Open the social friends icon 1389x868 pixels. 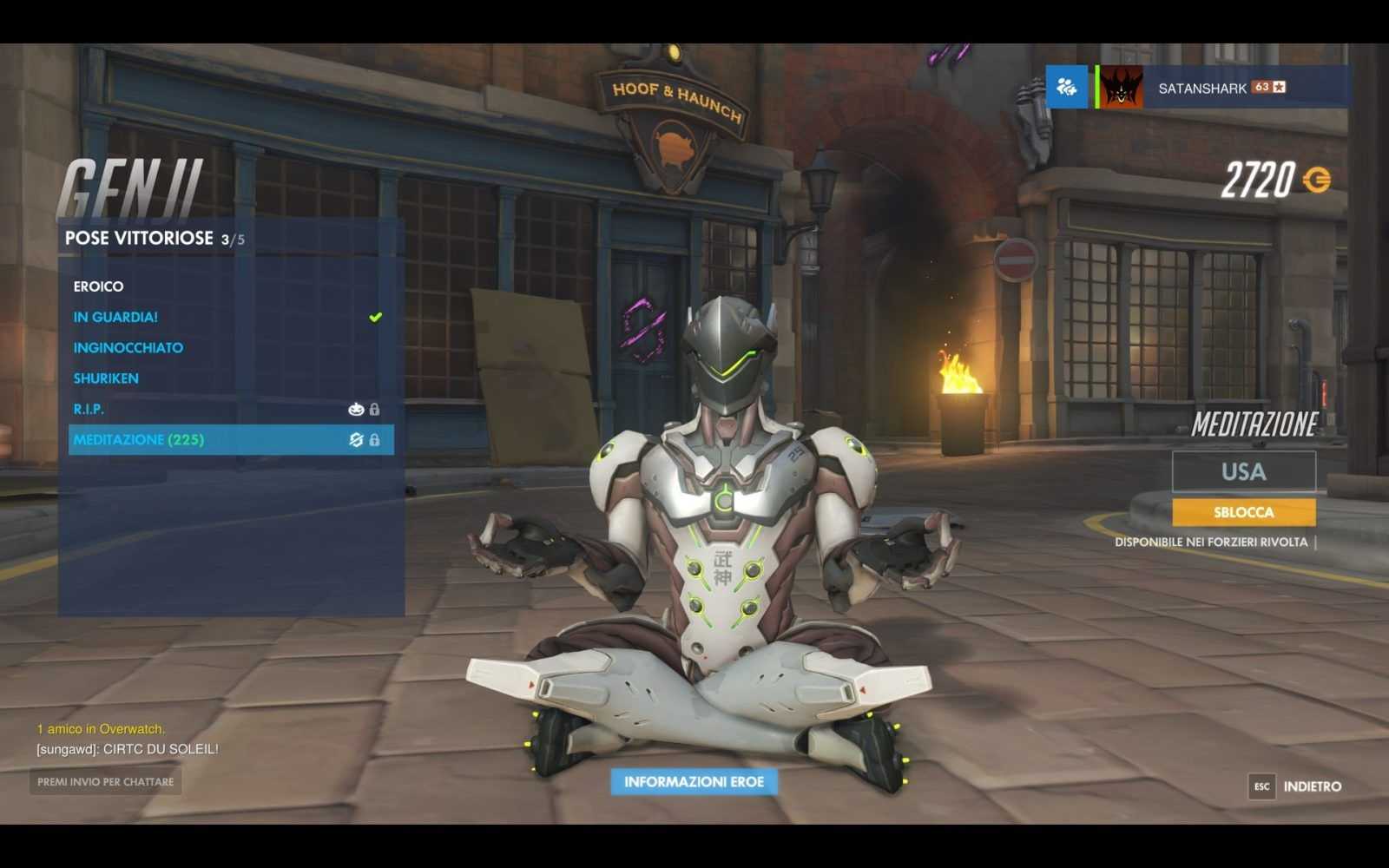(1066, 87)
